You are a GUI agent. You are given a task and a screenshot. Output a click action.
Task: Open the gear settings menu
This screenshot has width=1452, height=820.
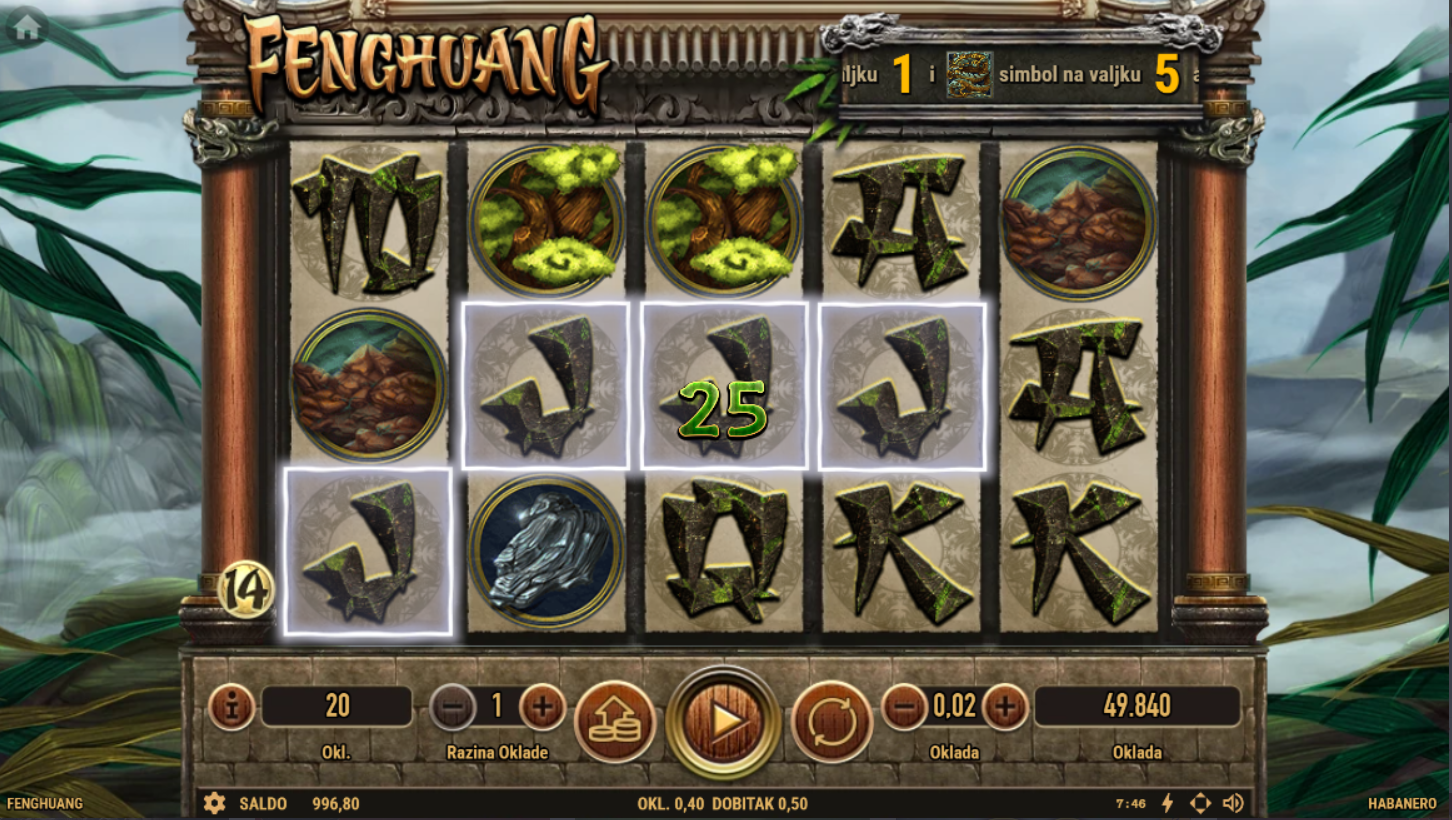(x=214, y=803)
